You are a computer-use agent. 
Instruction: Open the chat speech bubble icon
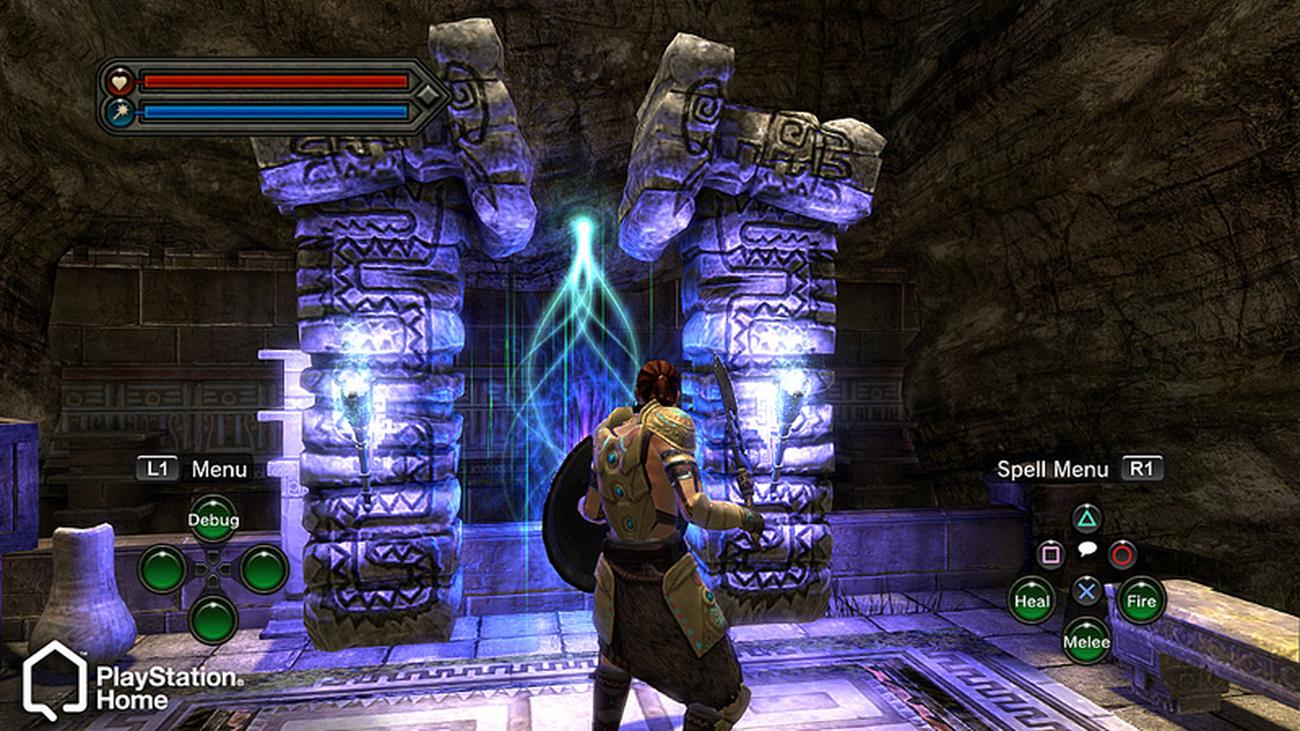coord(1086,550)
